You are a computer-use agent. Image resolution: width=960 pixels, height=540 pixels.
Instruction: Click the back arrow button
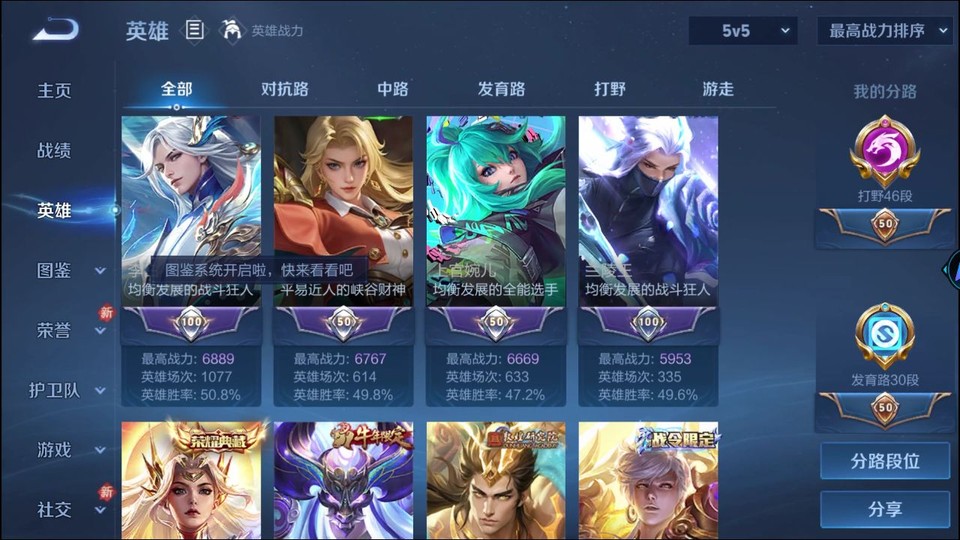coord(55,30)
